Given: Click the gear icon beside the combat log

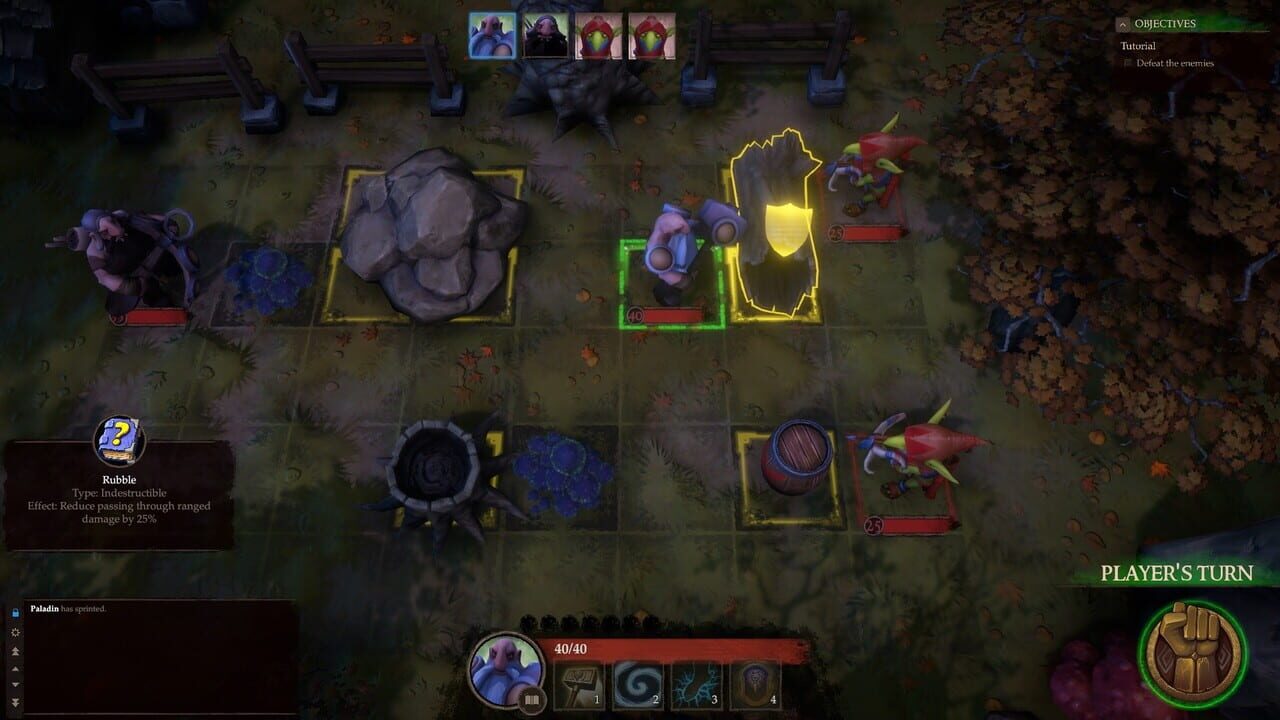Looking at the screenshot, I should [15, 632].
